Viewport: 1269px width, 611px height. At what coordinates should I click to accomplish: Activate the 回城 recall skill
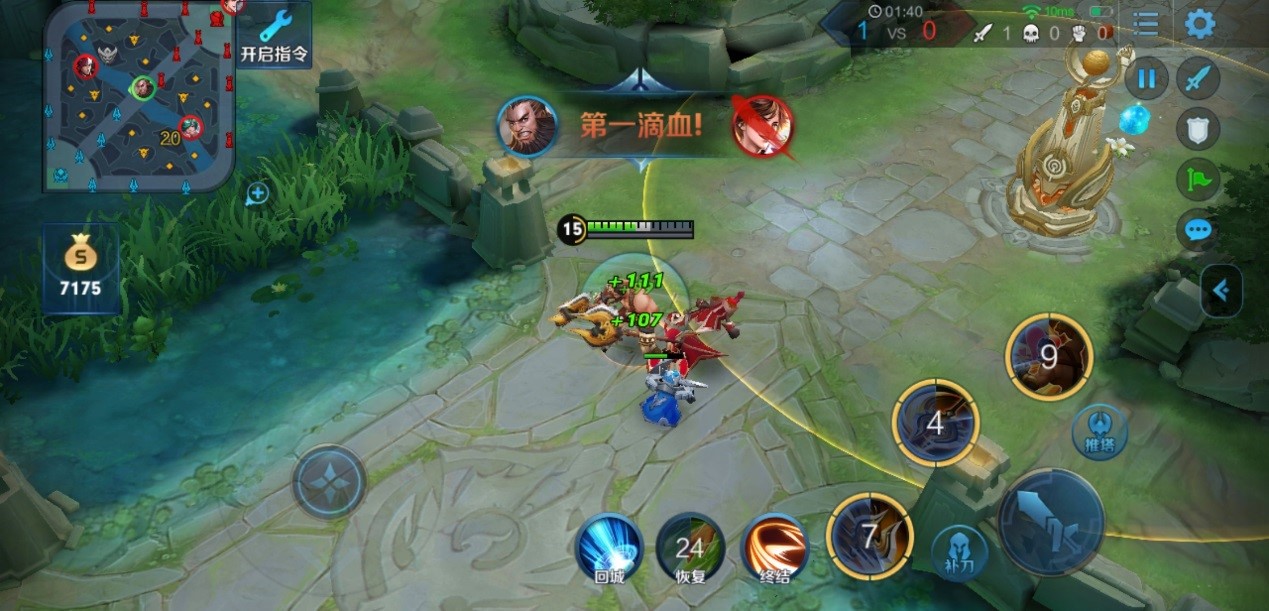coord(610,547)
